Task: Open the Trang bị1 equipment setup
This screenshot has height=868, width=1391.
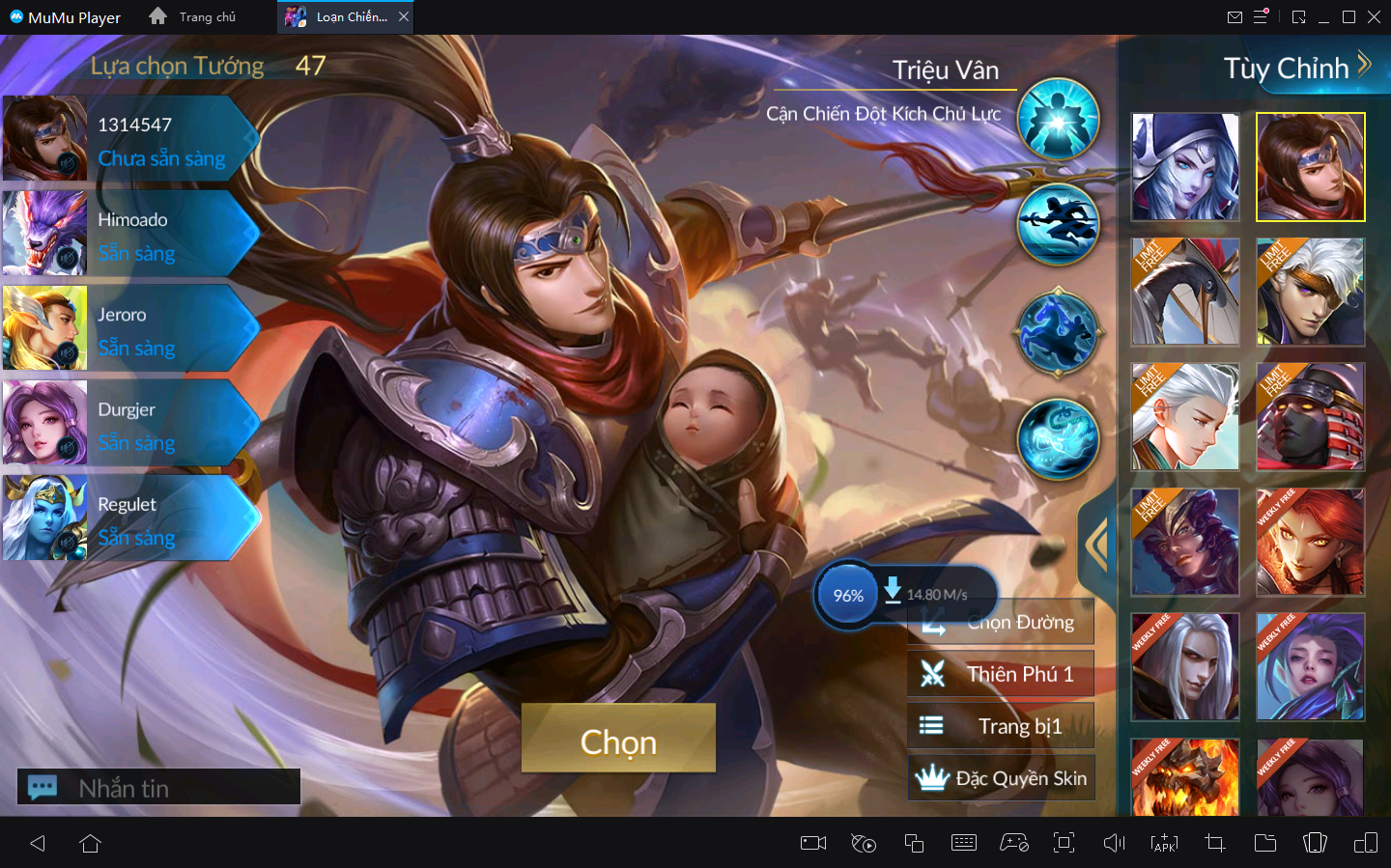Action: pos(1001,726)
